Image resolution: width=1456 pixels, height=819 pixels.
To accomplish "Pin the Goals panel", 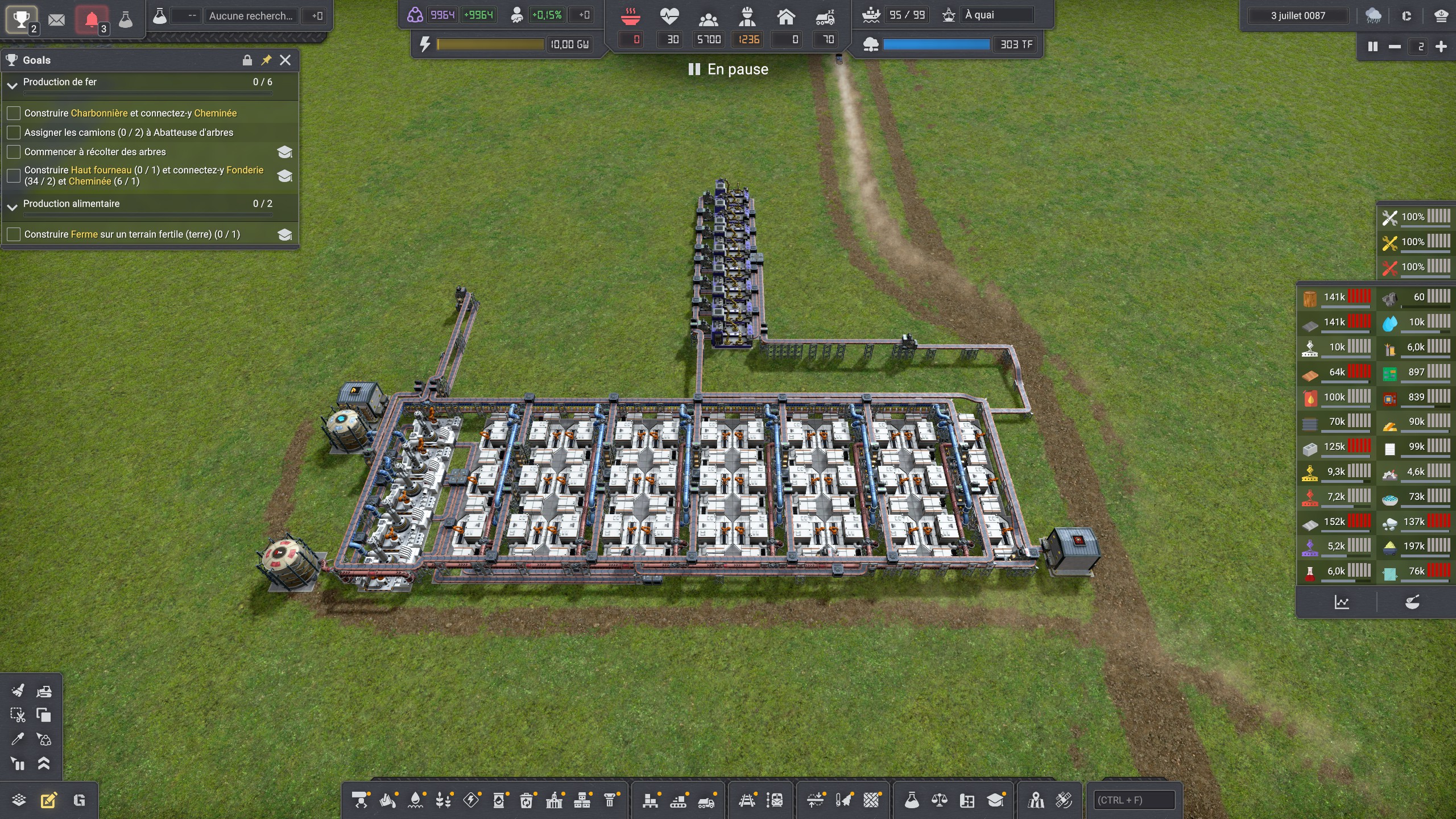I will pos(266,60).
